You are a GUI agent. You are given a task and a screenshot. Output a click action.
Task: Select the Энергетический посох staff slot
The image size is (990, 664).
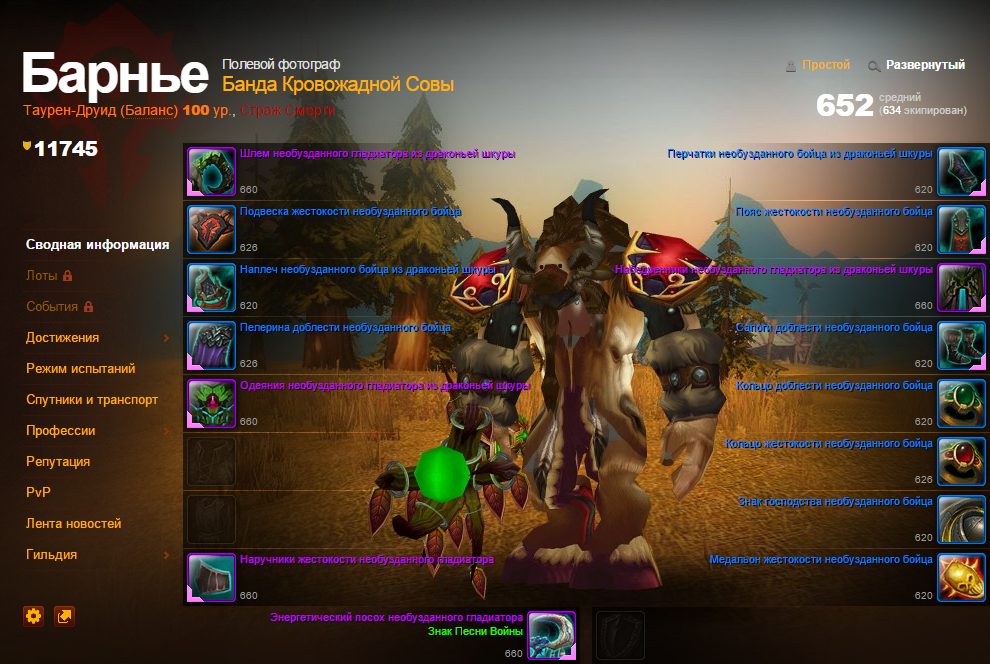[x=552, y=636]
